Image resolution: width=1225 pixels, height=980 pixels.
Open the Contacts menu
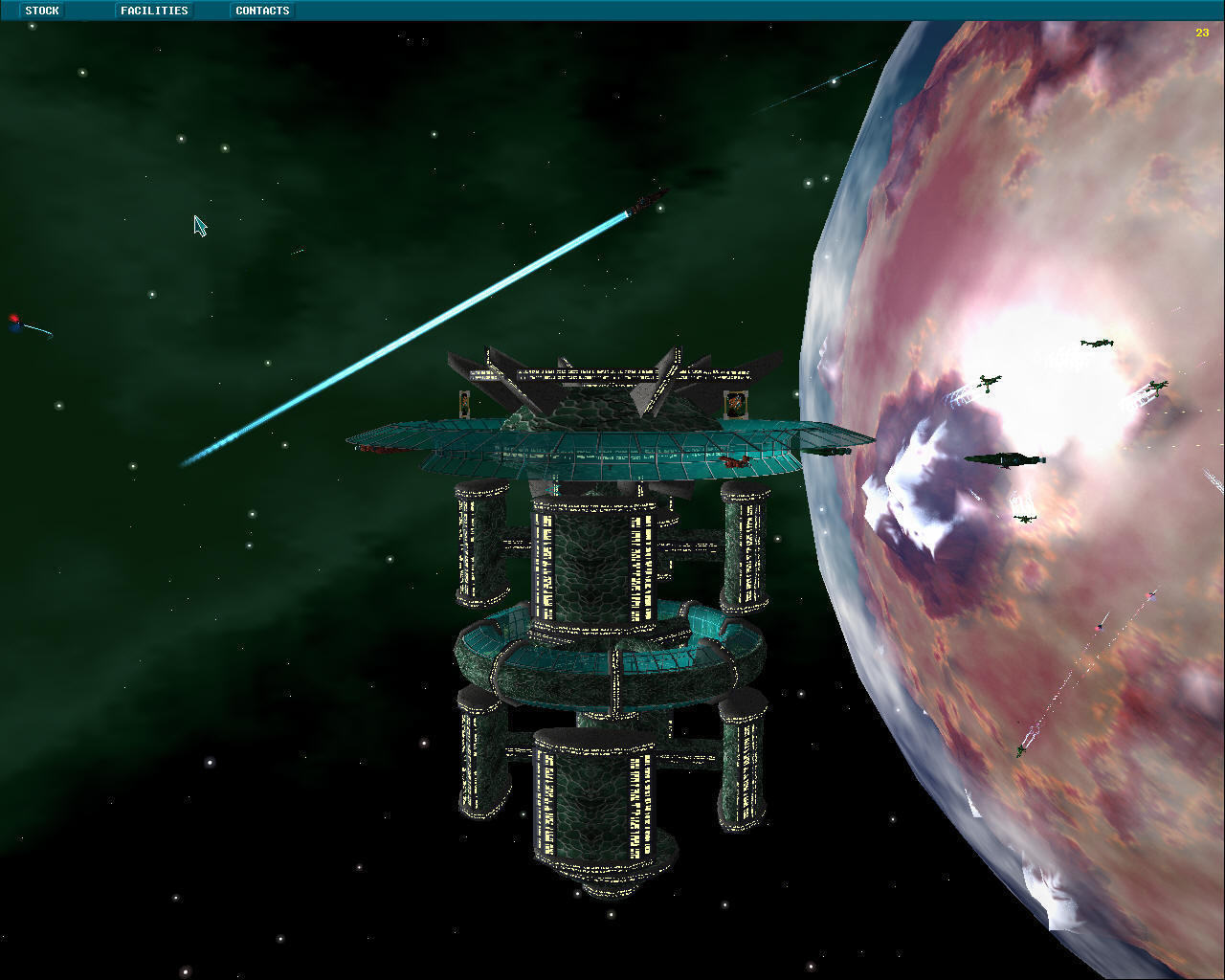pos(262,11)
